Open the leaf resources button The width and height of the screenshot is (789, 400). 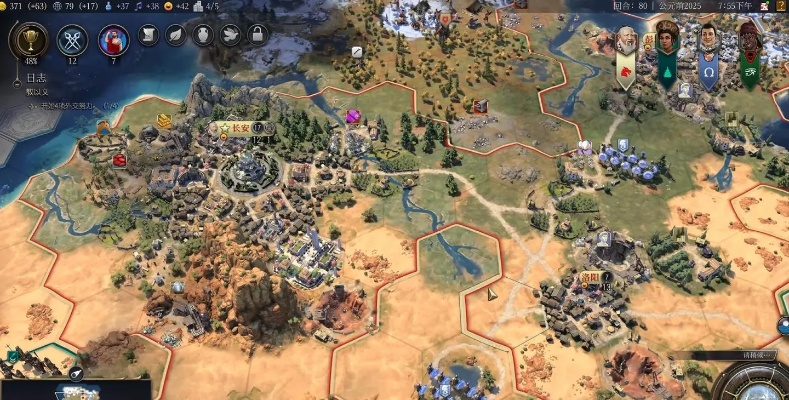coord(176,36)
